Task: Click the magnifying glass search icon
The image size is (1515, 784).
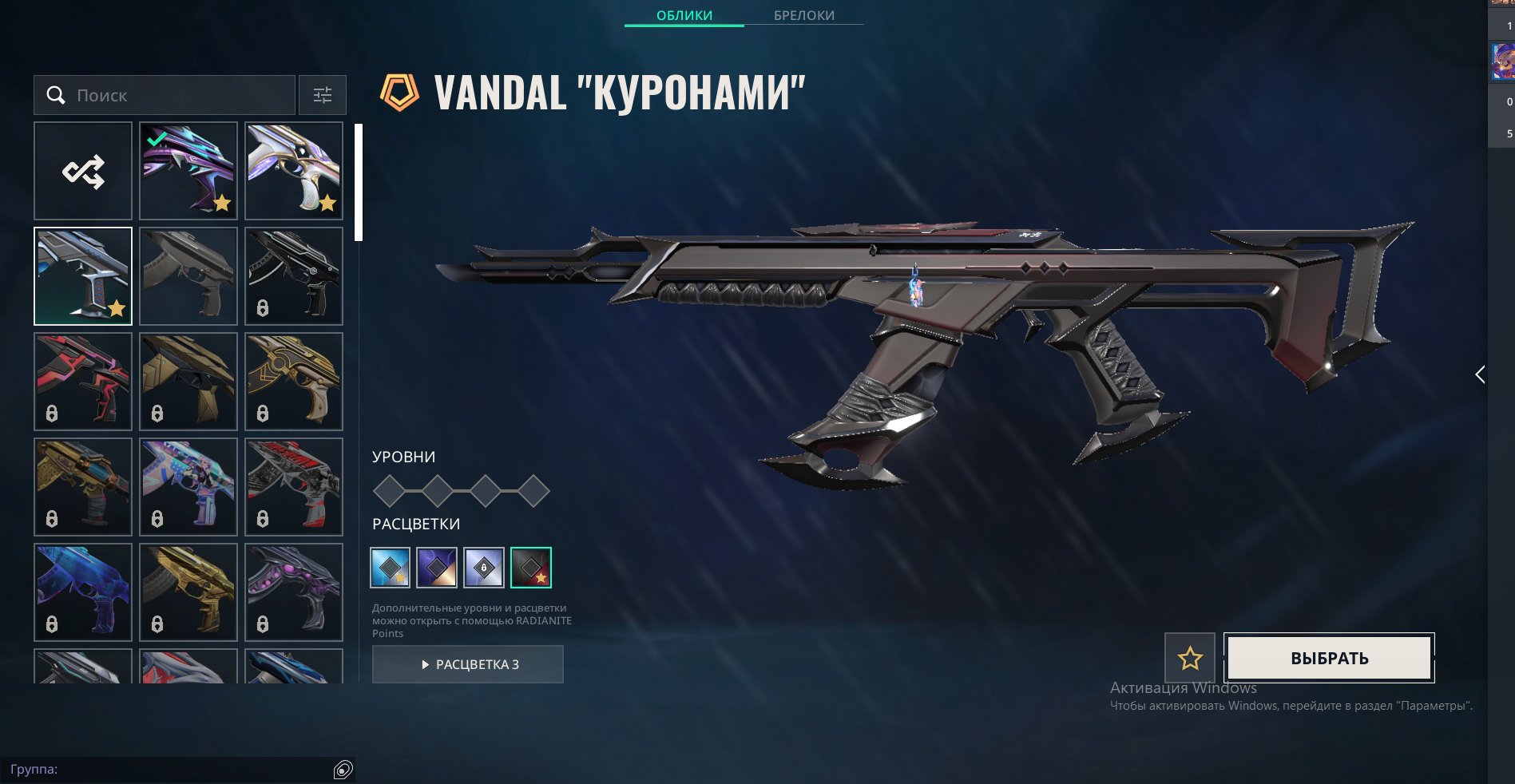Action: 56,95
